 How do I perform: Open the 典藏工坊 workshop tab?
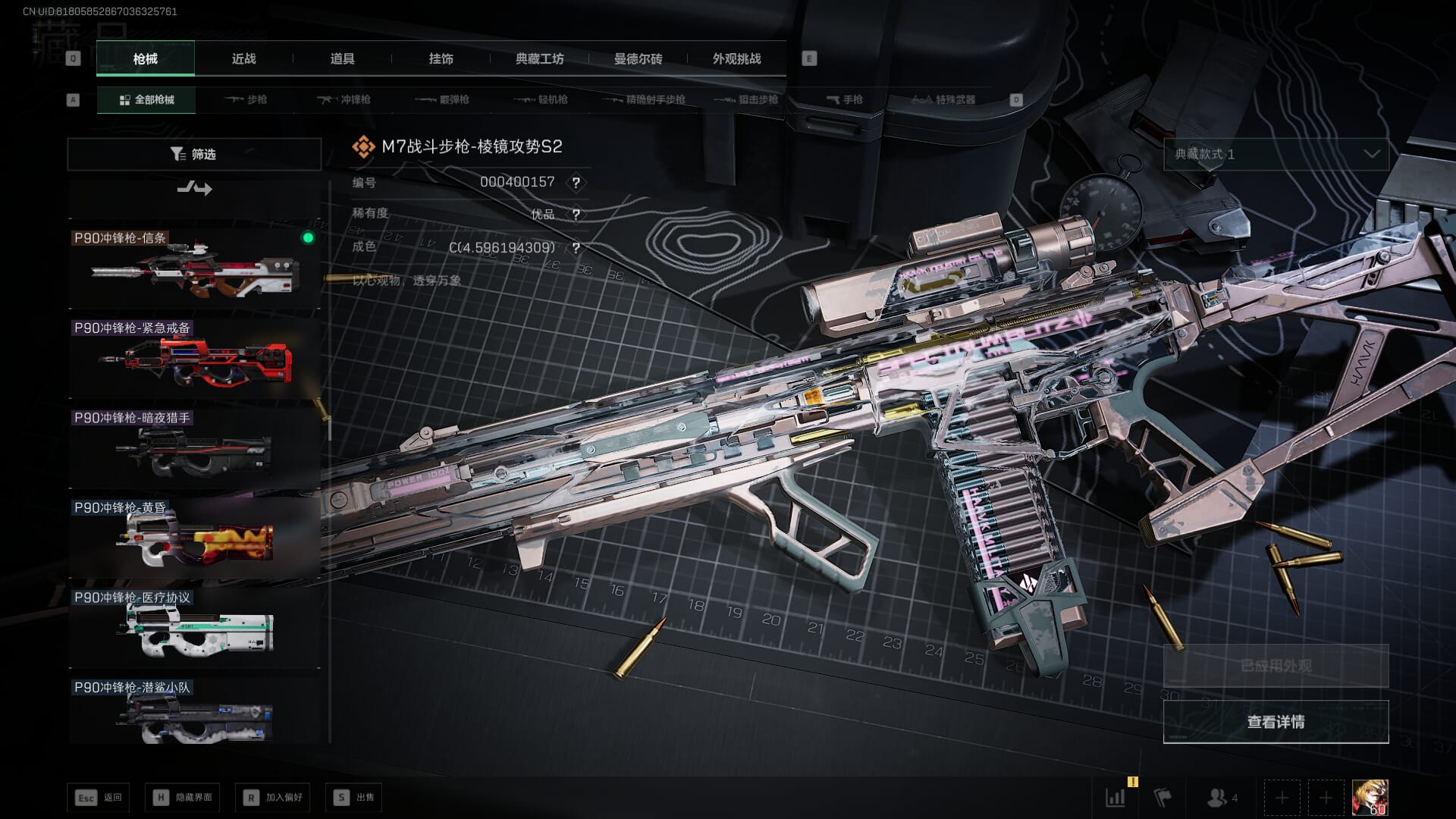(x=539, y=59)
